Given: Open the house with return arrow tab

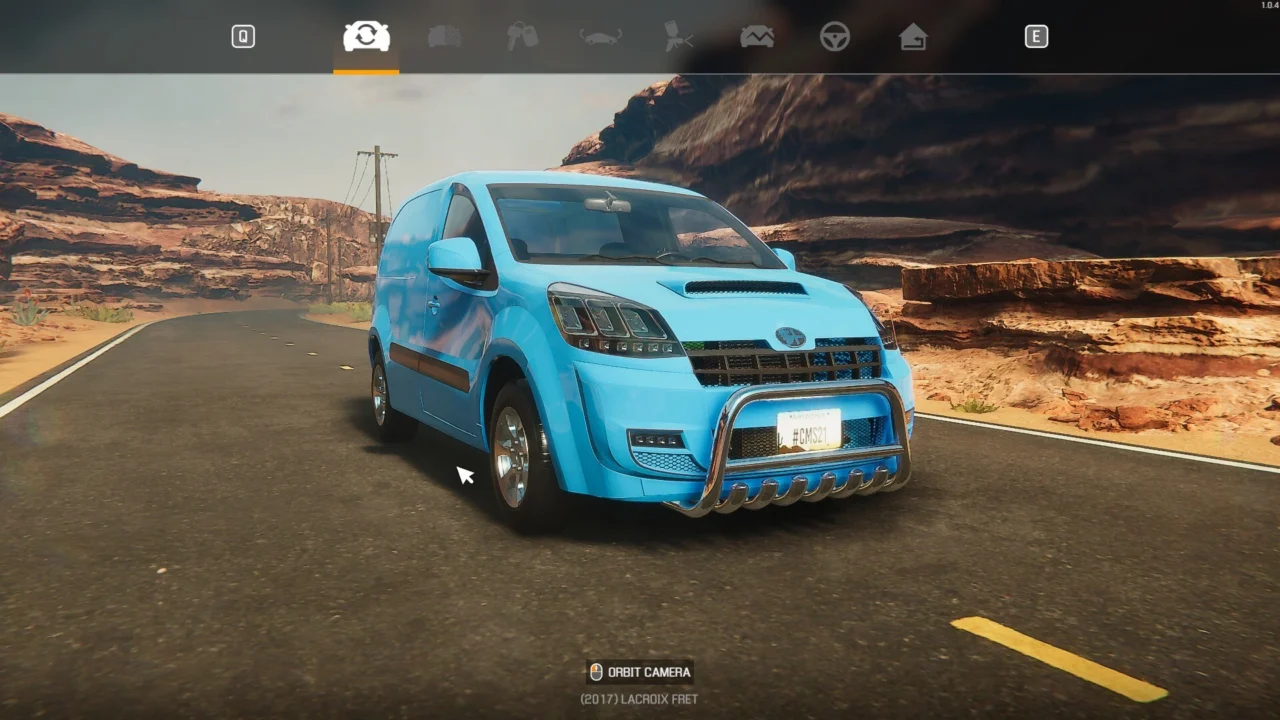Looking at the screenshot, I should point(912,37).
